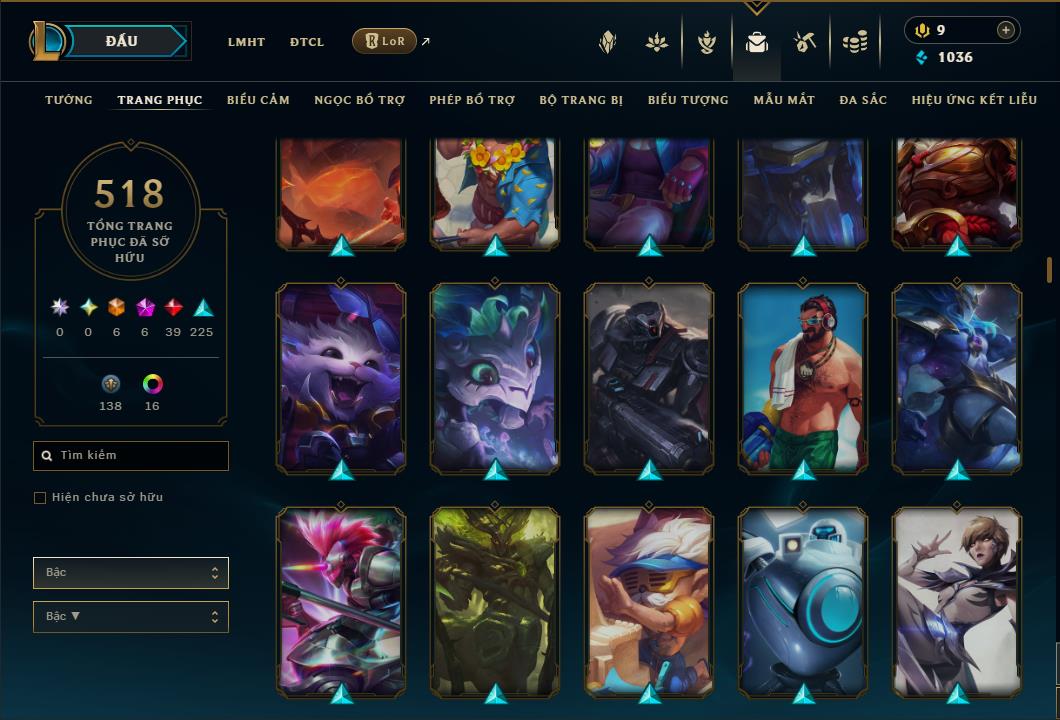The height and width of the screenshot is (720, 1060).
Task: Open the coin stack store icon
Action: click(854, 42)
